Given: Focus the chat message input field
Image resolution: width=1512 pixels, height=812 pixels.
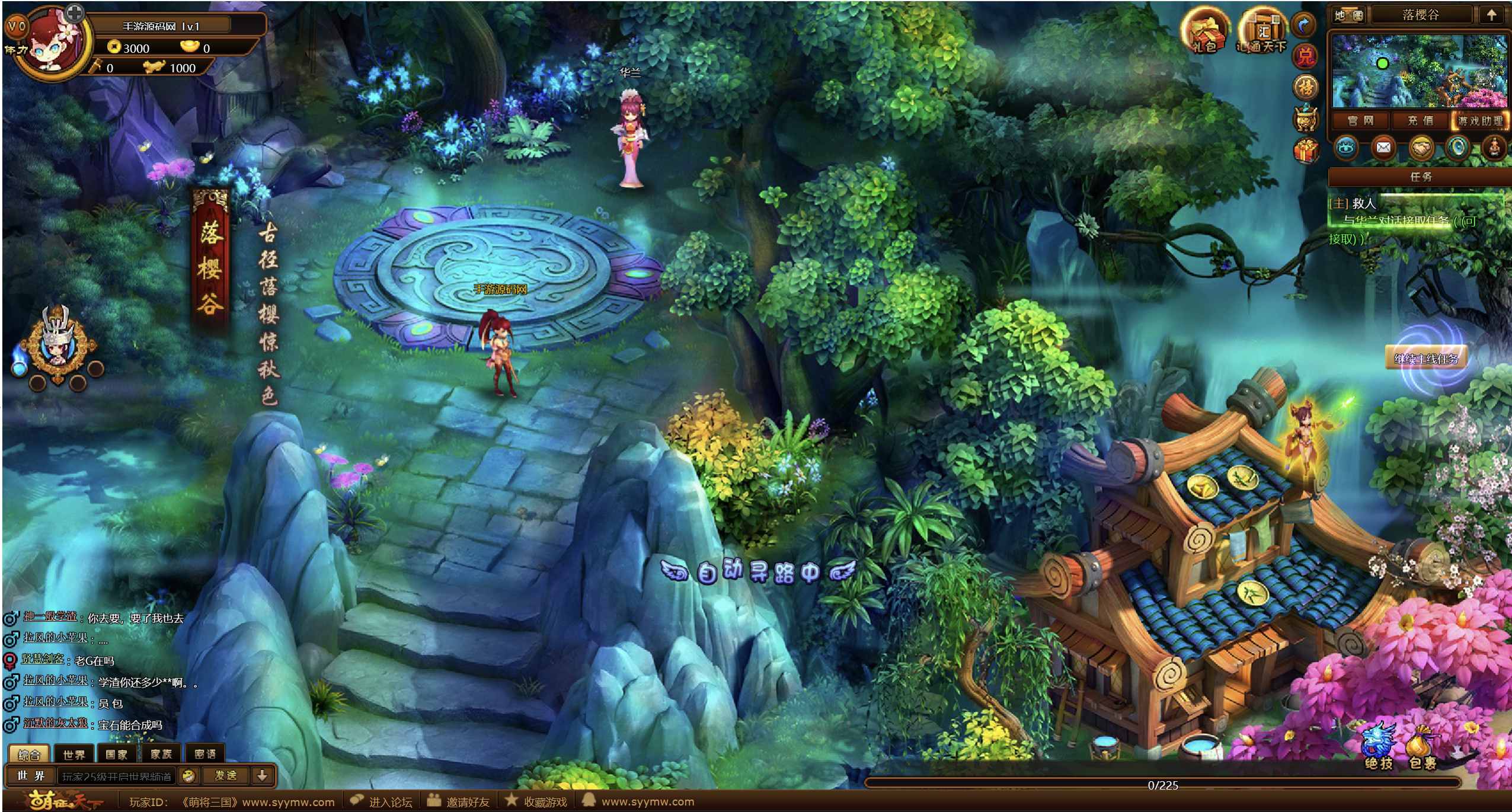Looking at the screenshot, I should (x=116, y=776).
